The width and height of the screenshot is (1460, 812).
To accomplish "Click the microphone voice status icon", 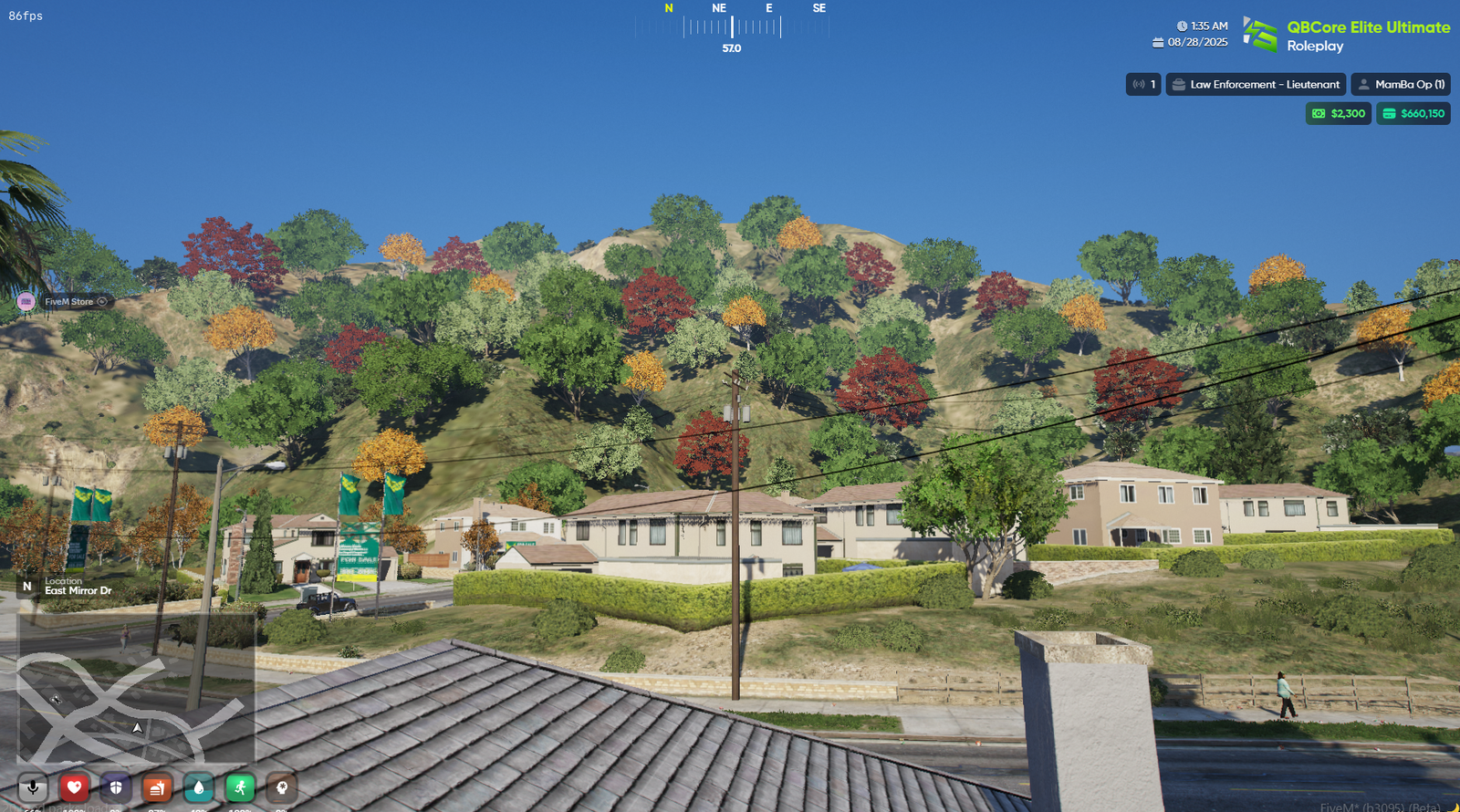I will pyautogui.click(x=33, y=787).
